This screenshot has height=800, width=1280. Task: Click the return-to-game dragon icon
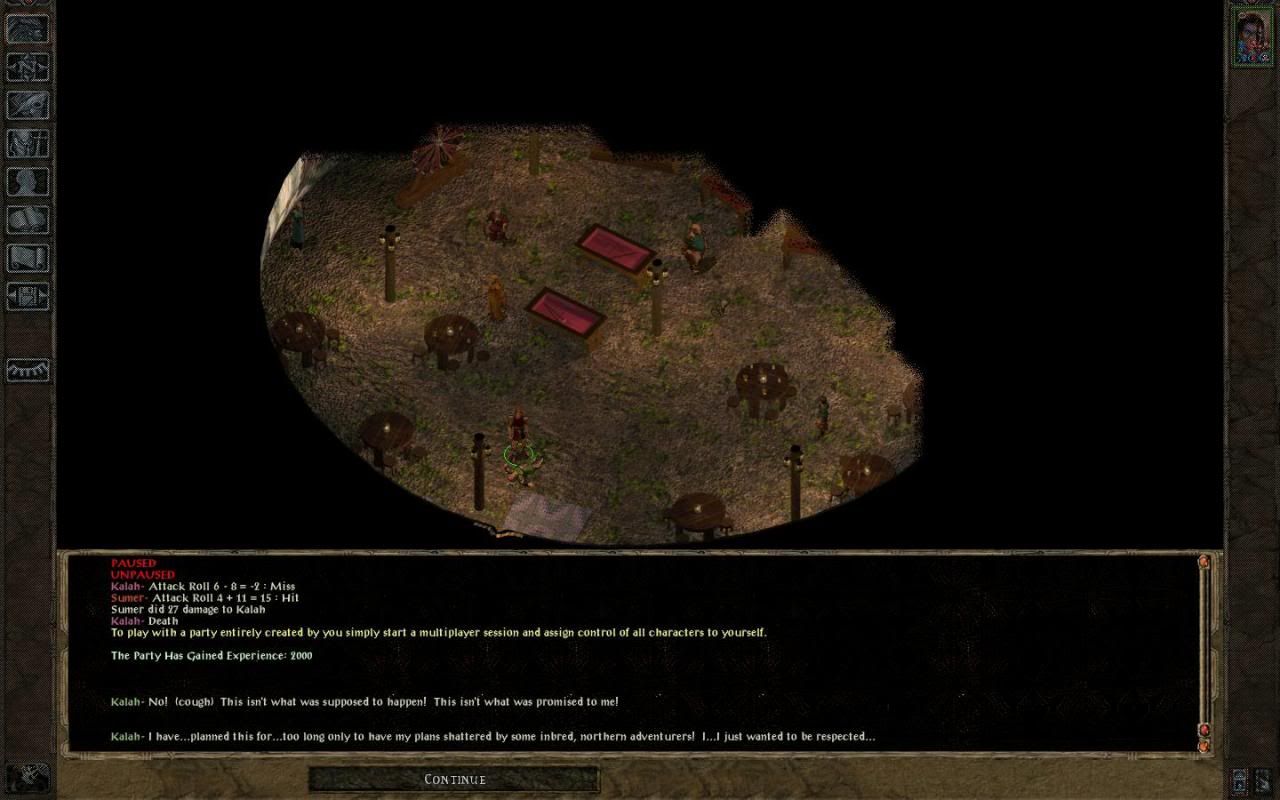[27, 28]
